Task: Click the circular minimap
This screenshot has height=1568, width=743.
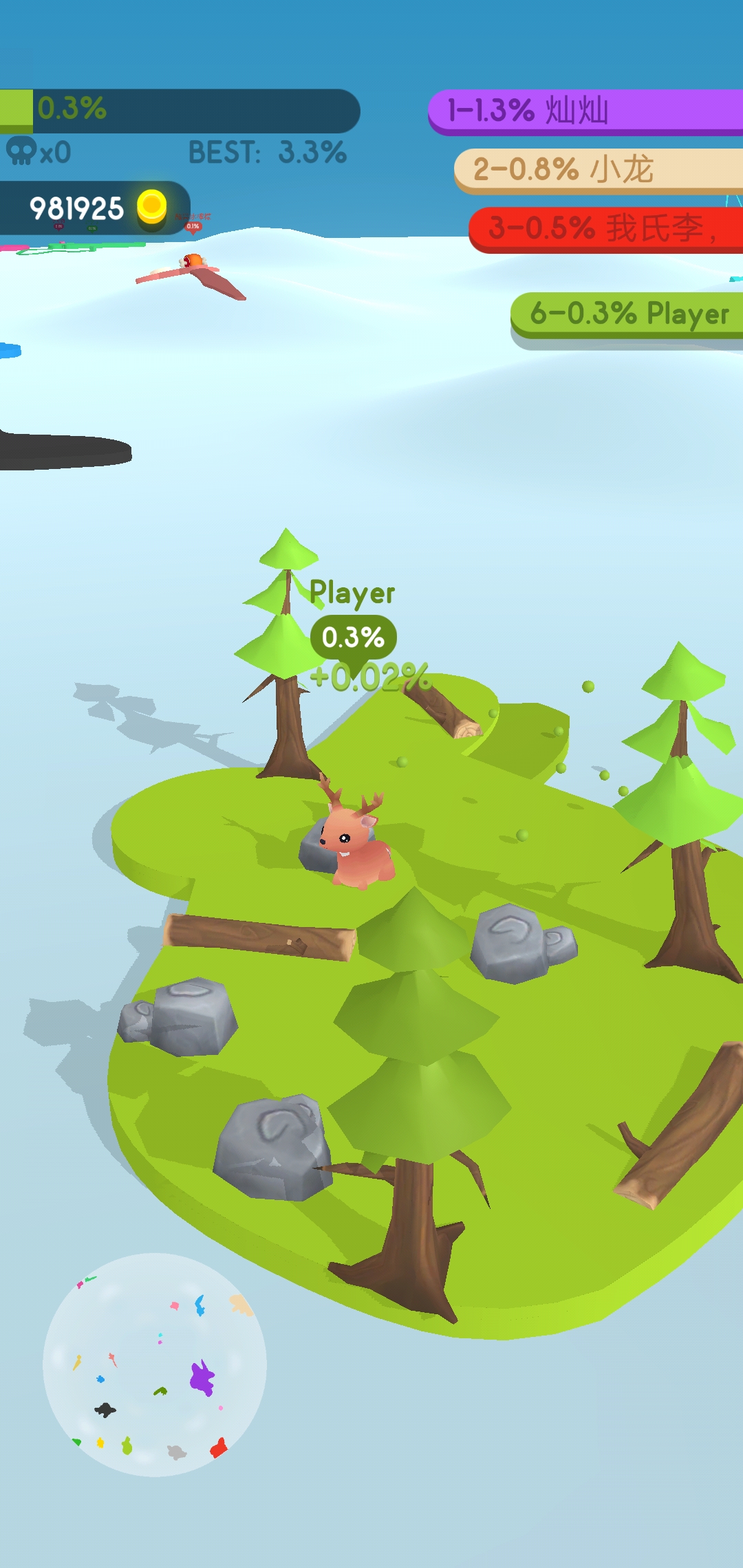Action: pyautogui.click(x=155, y=1364)
